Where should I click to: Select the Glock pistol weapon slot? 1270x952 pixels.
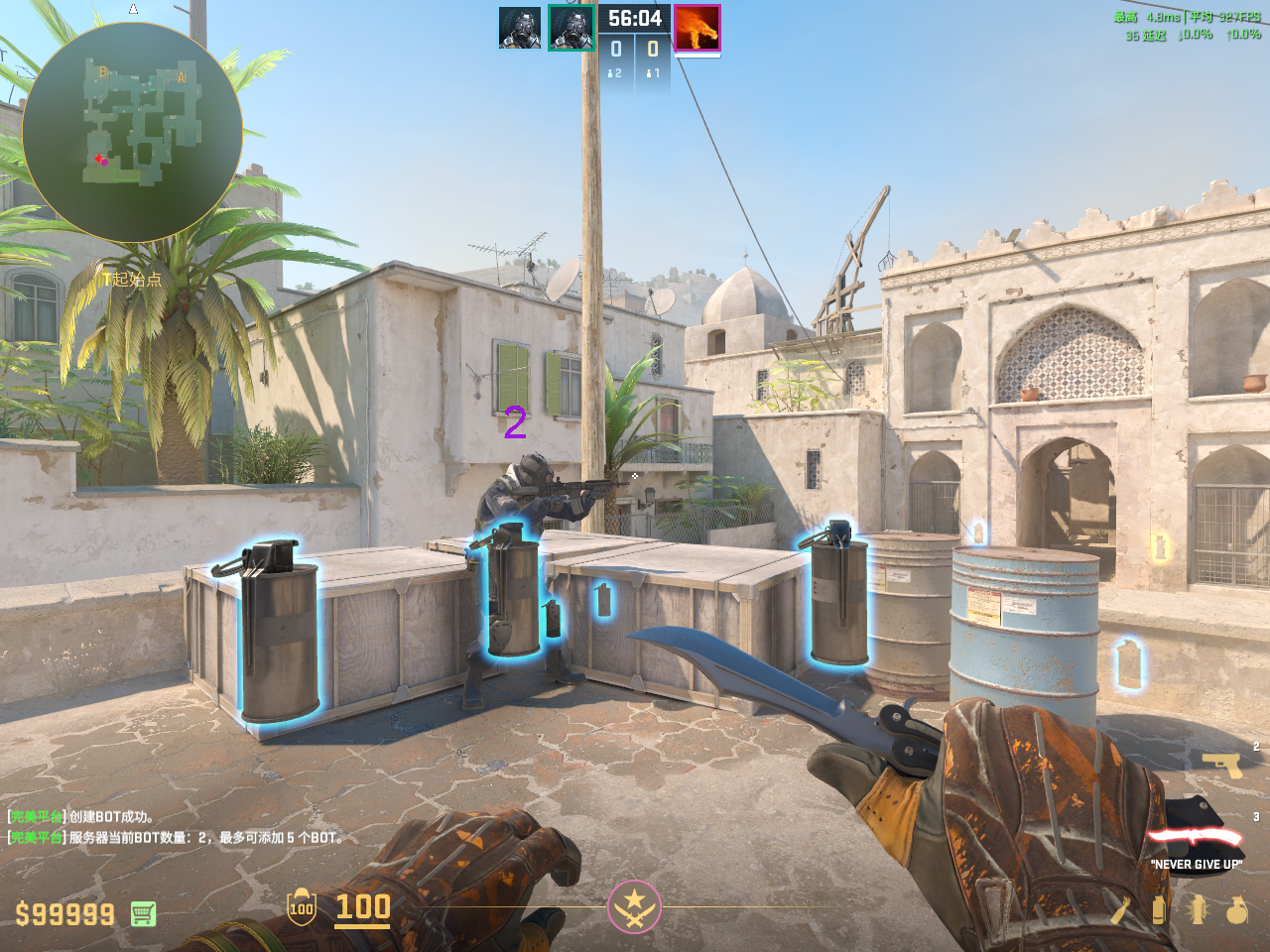[x=1221, y=764]
